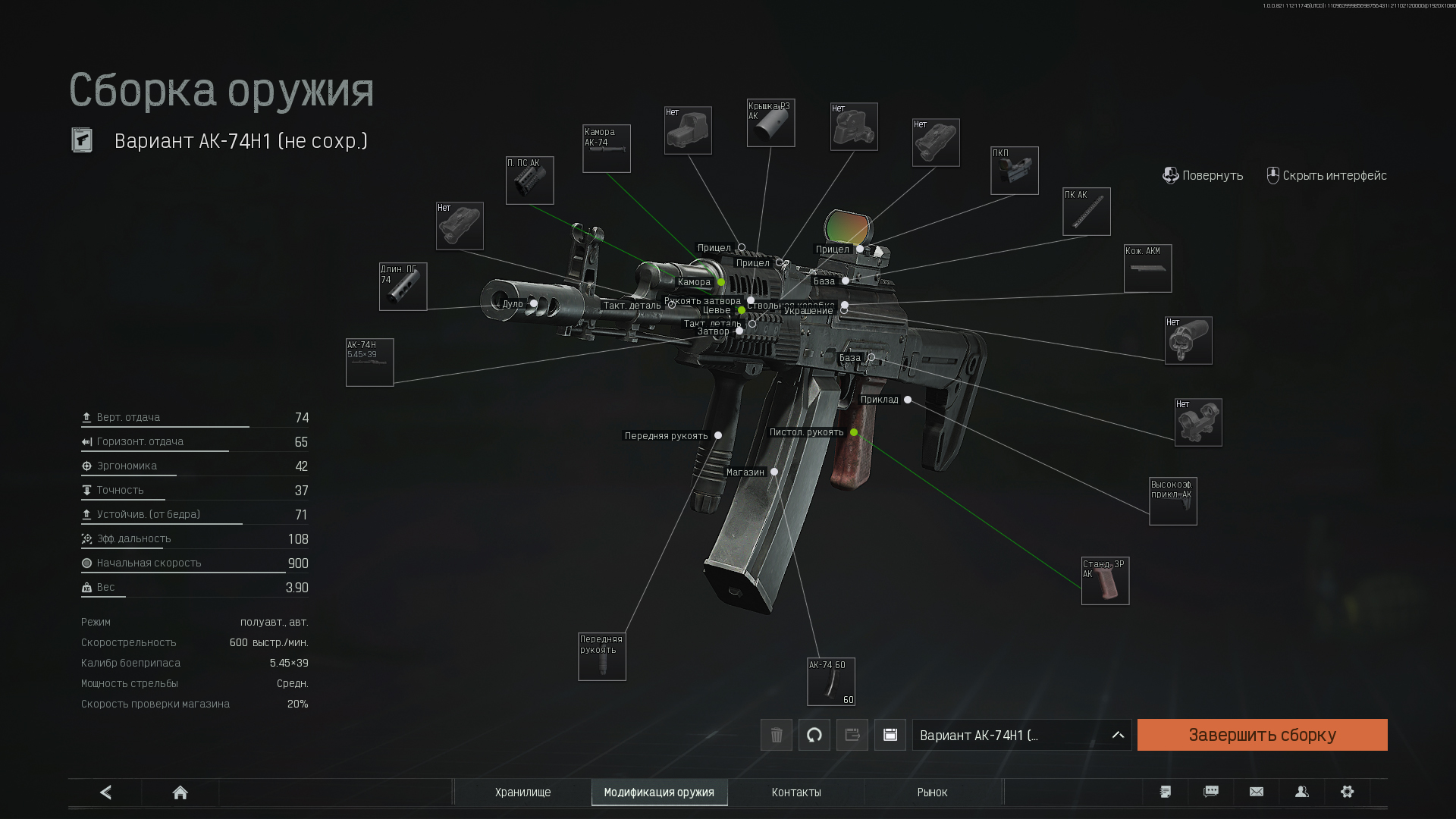Pick the ПКП sight slot
Image resolution: width=1456 pixels, height=819 pixels.
pos(1015,171)
